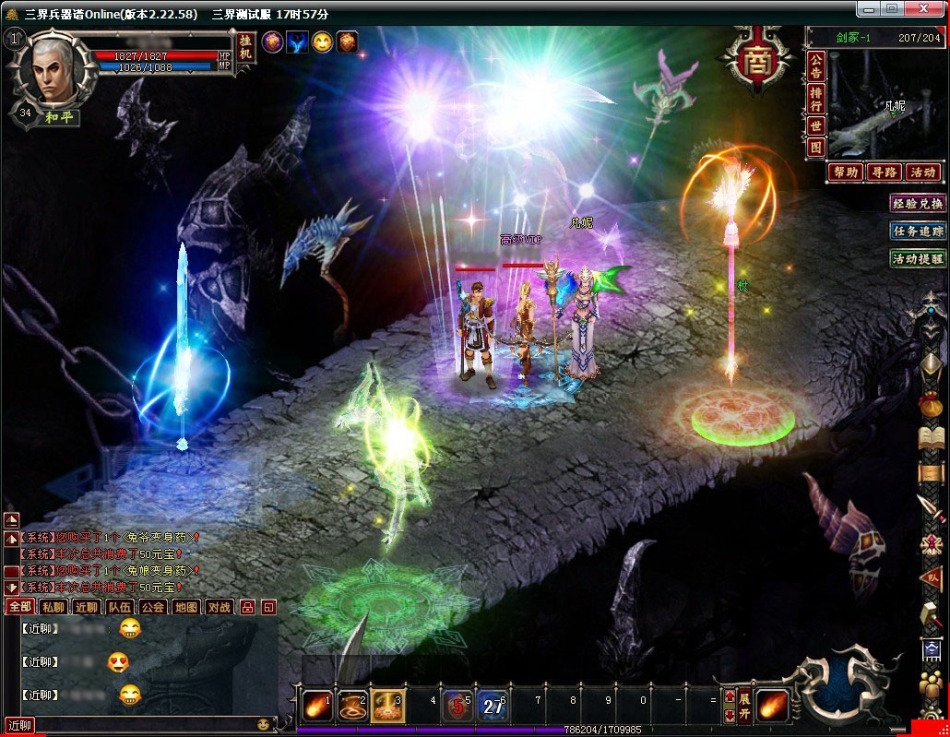
Task: Open the player portrait panel
Action: pyautogui.click(x=44, y=69)
